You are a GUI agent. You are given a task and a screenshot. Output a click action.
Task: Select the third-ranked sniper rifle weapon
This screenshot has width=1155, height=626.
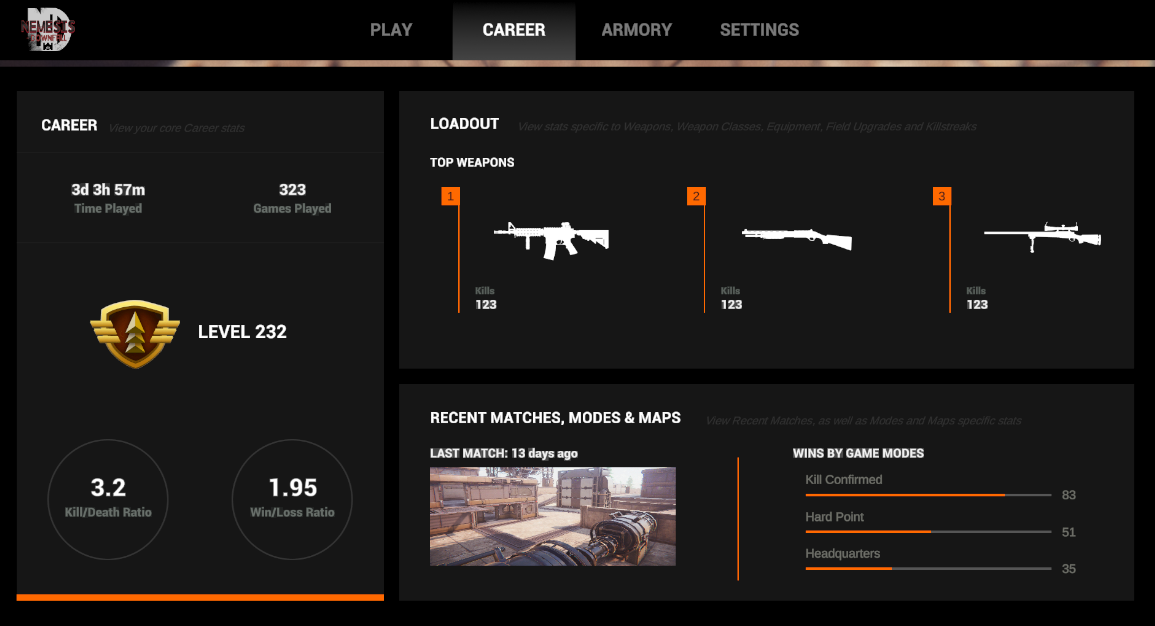[x=1042, y=236]
